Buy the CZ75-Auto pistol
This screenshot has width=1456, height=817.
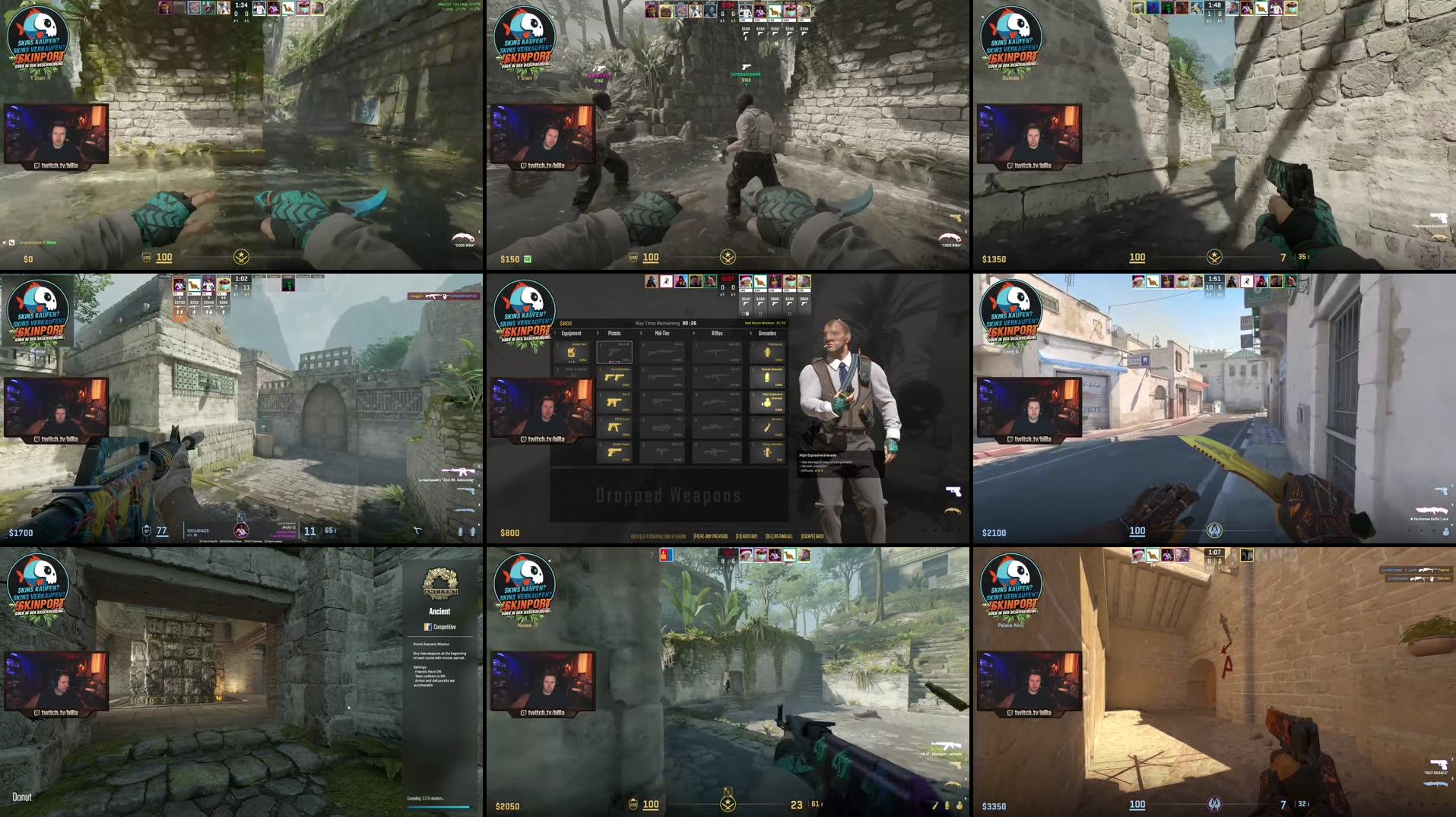614,426
